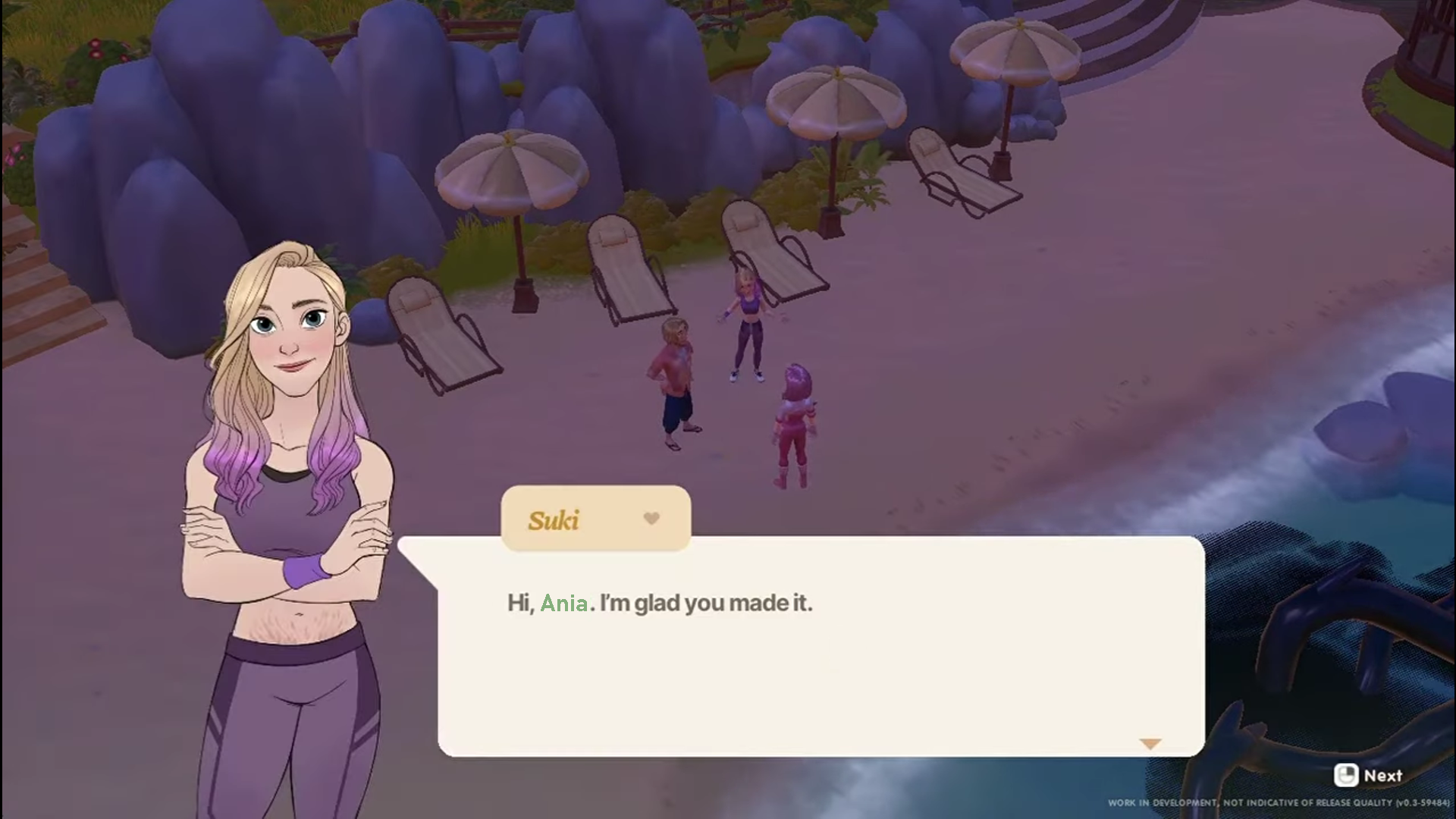This screenshot has width=1456, height=819.
Task: Click the green Ania name in the dialogue
Action: pyautogui.click(x=564, y=603)
